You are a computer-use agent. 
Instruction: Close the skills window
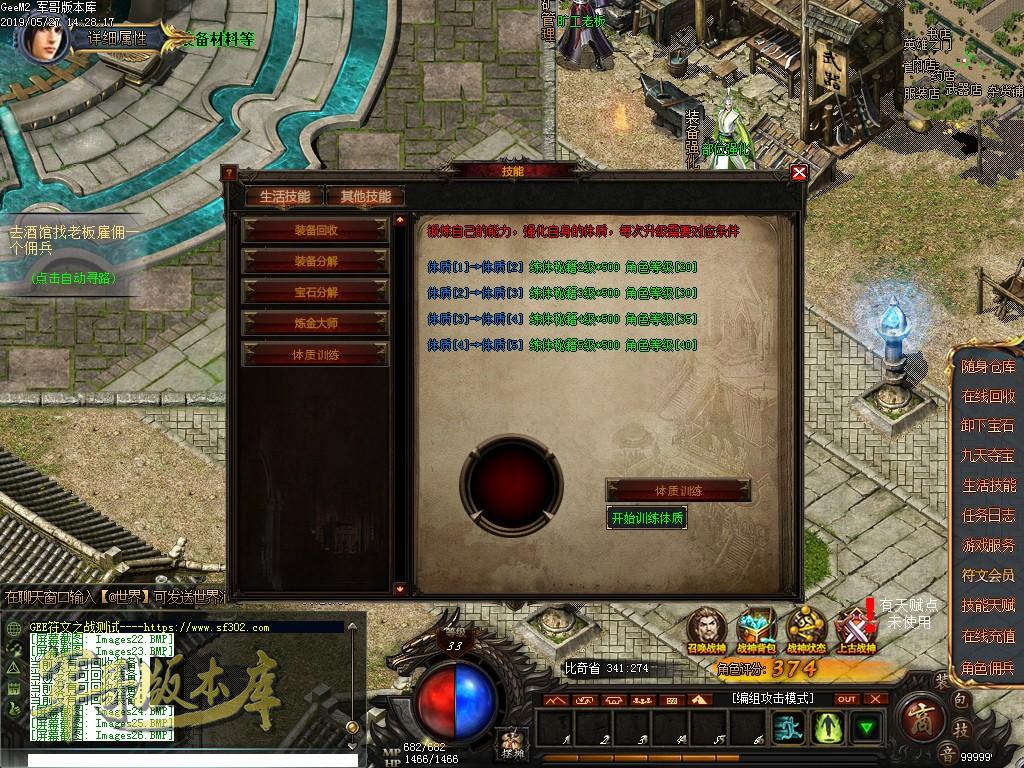pyautogui.click(x=799, y=172)
